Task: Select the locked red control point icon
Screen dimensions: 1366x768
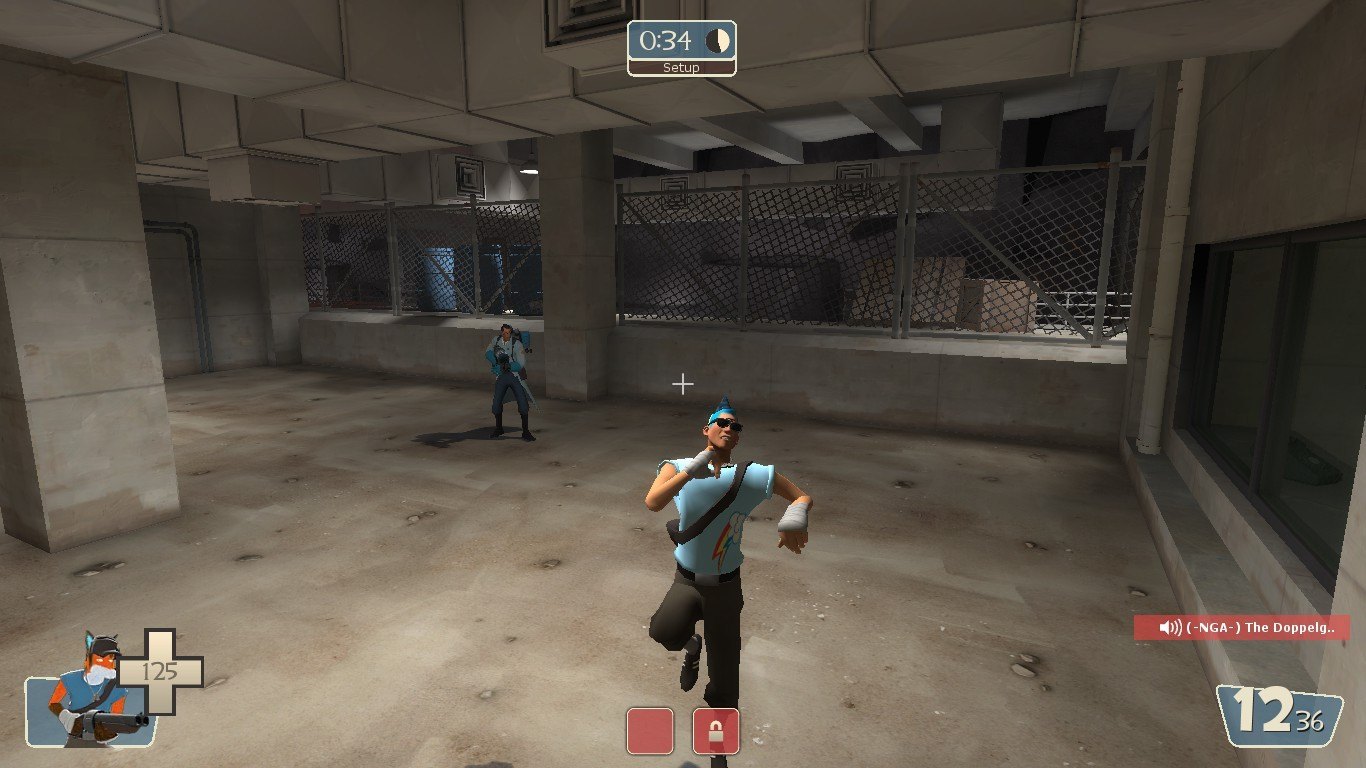Action: pos(716,731)
